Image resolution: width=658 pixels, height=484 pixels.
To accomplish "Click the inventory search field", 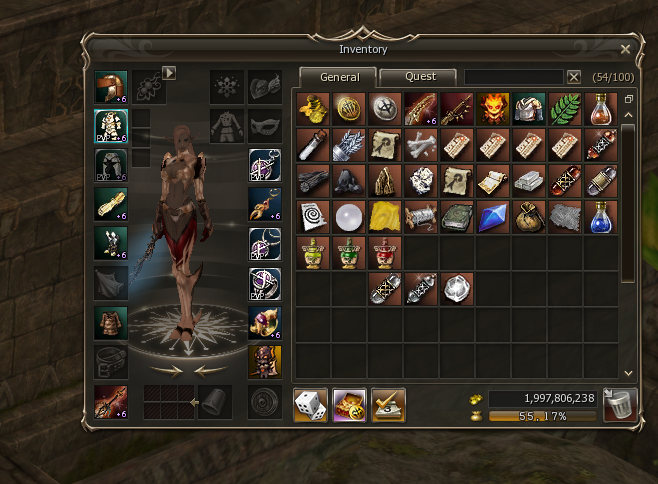I will (x=514, y=77).
